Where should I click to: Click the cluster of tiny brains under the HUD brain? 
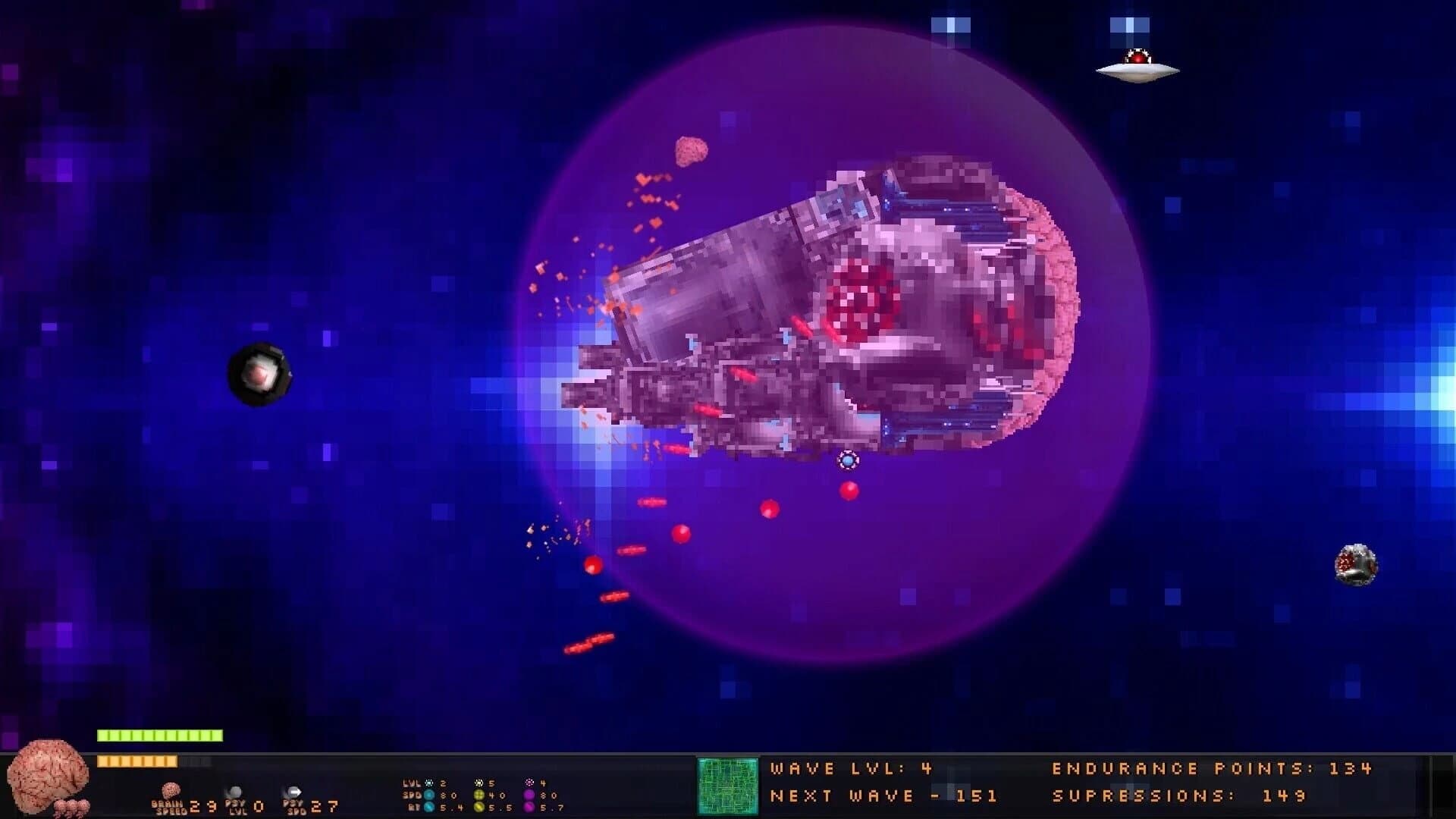pos(71,808)
